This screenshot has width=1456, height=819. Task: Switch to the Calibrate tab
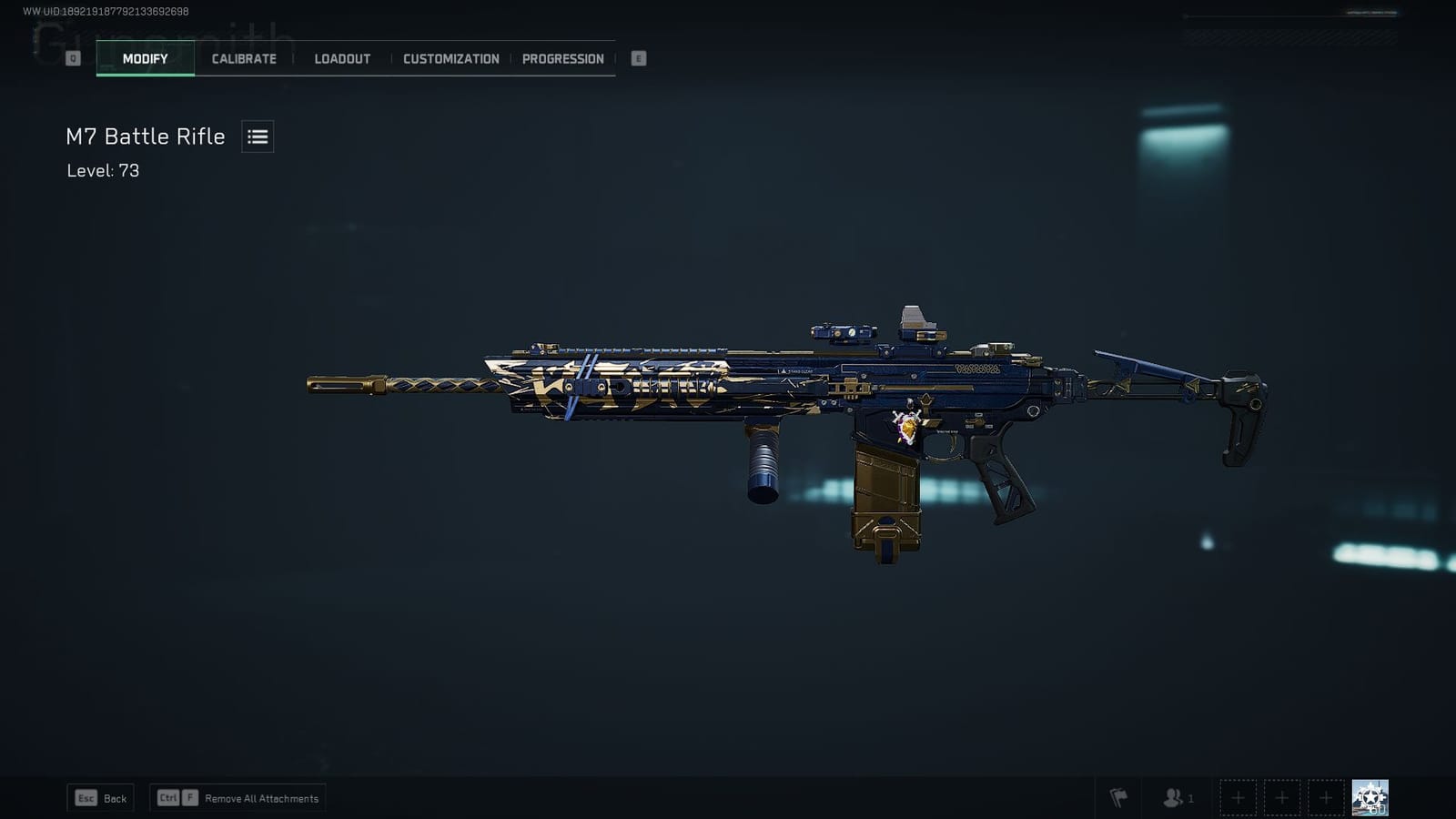(x=242, y=58)
